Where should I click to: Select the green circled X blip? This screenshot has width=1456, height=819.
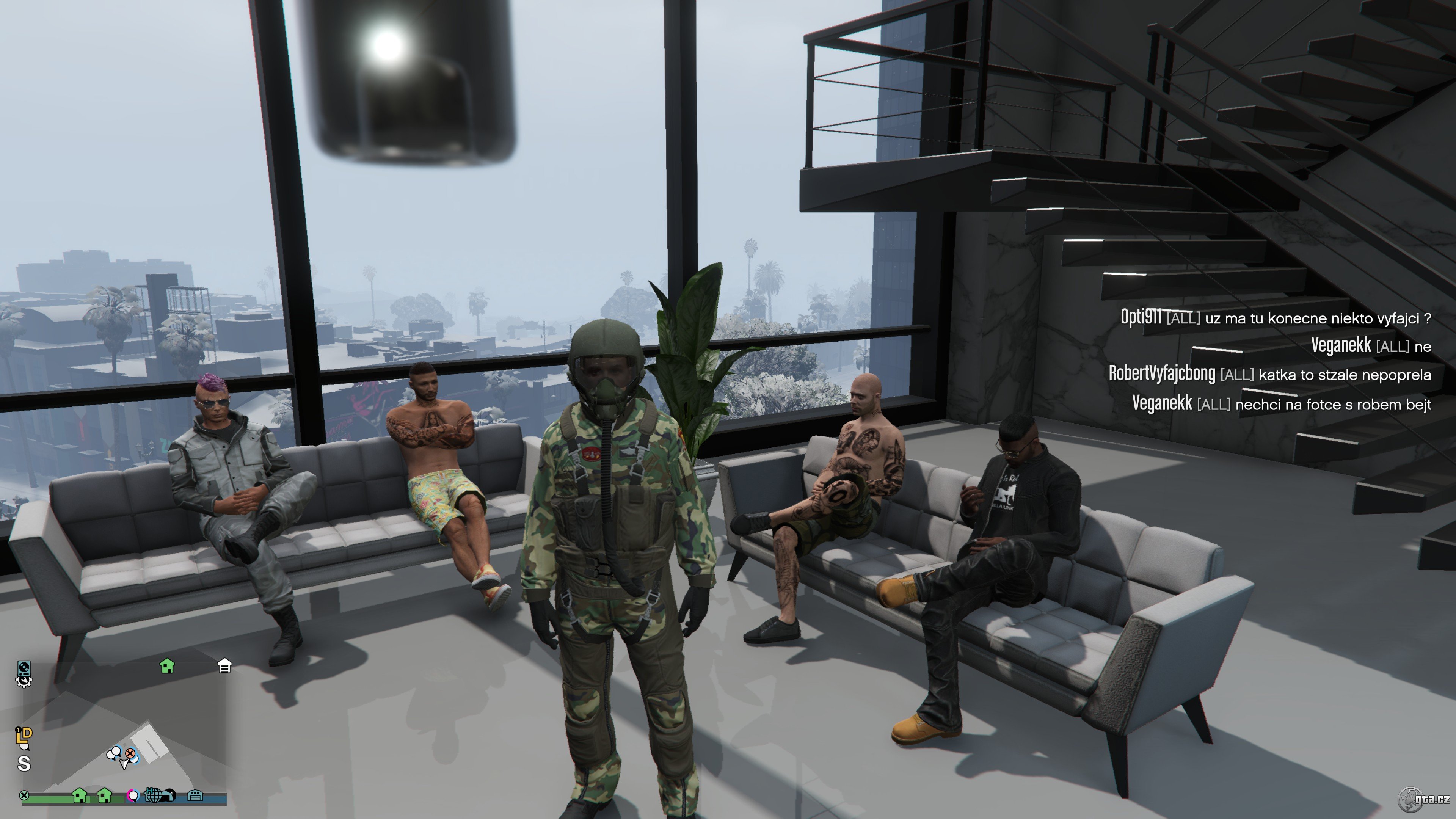coord(24,795)
